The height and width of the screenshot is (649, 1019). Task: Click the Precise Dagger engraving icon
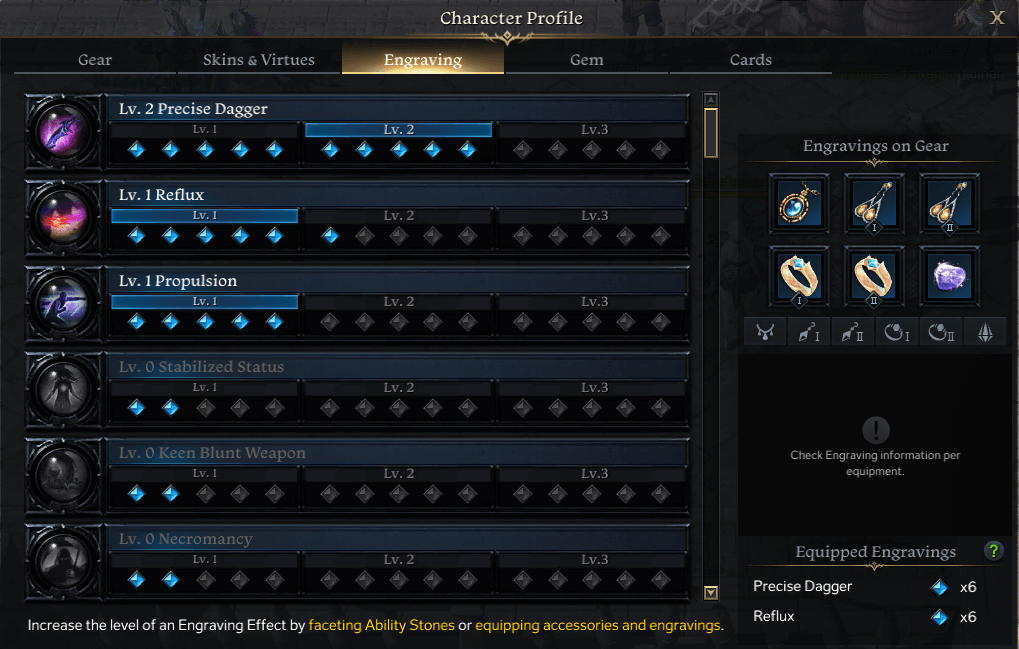click(64, 130)
